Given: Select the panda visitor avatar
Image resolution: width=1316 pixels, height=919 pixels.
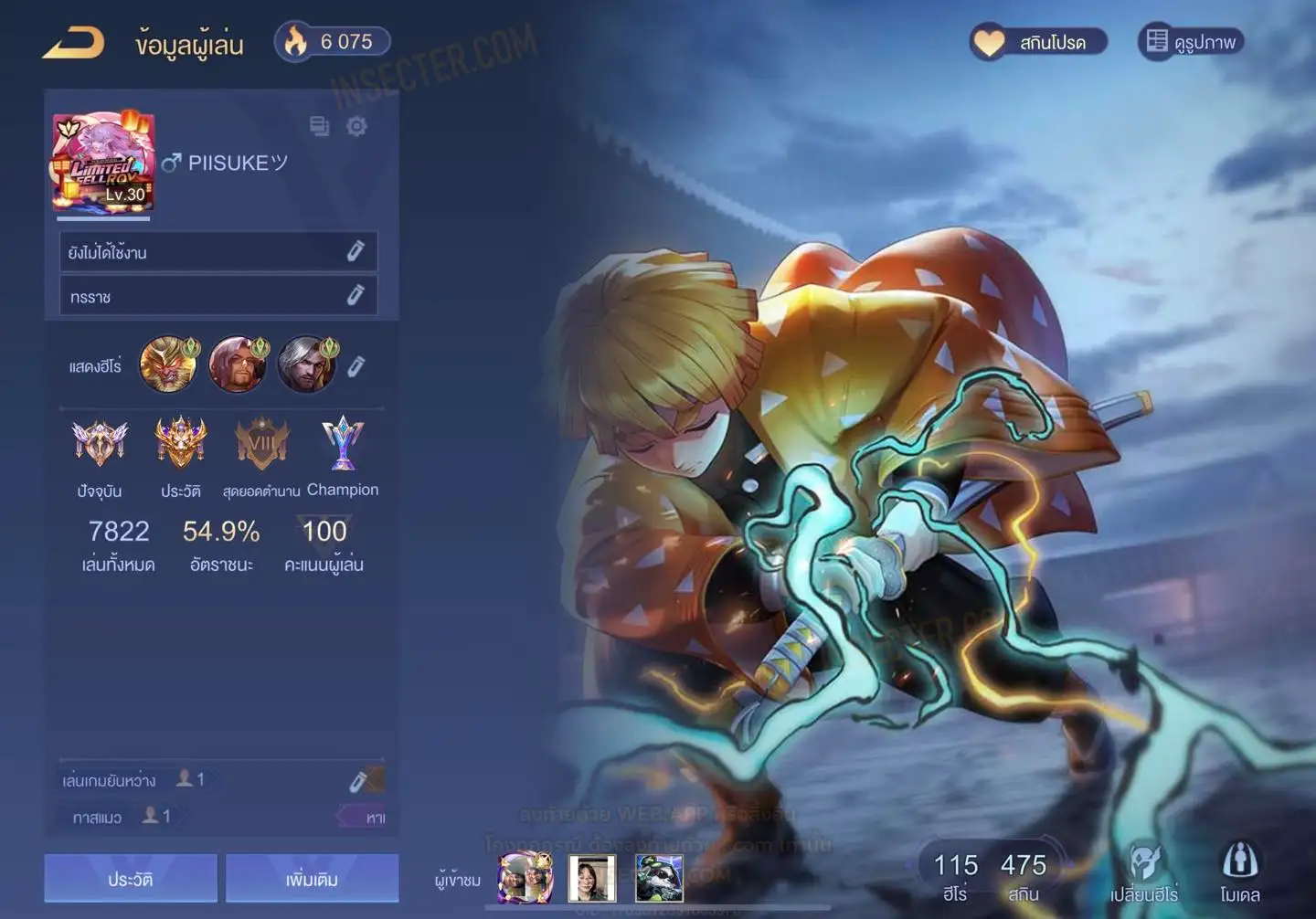Looking at the screenshot, I should [659, 878].
